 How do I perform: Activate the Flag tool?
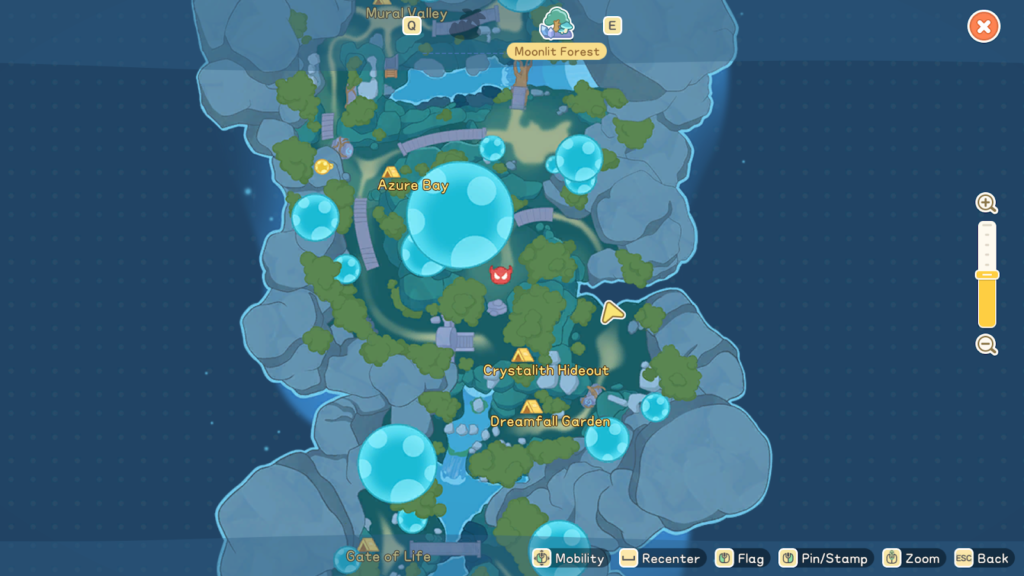(x=741, y=558)
